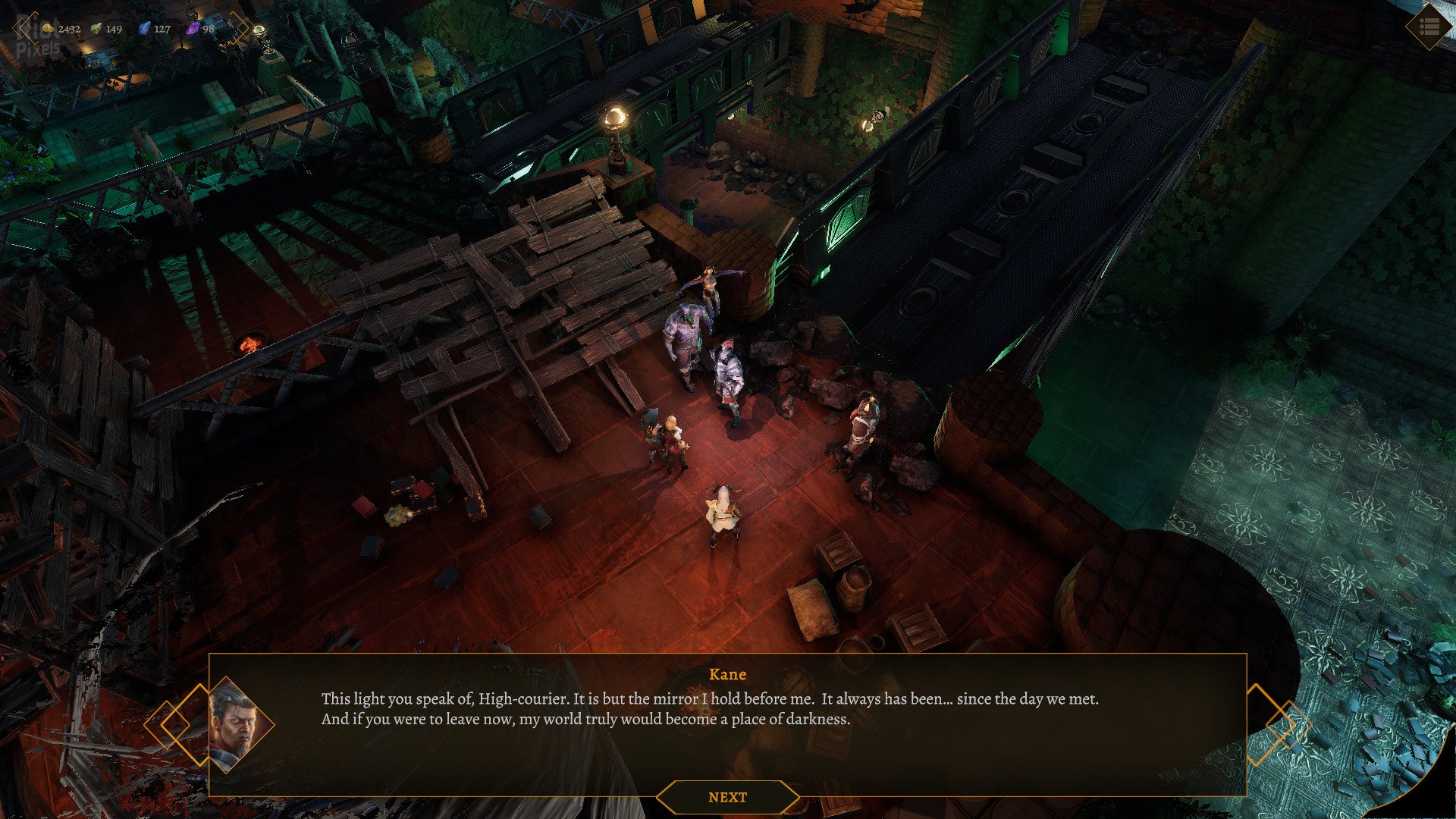Click Kane's speaker portrait
Screen dimensions: 1456x819
coord(237,724)
